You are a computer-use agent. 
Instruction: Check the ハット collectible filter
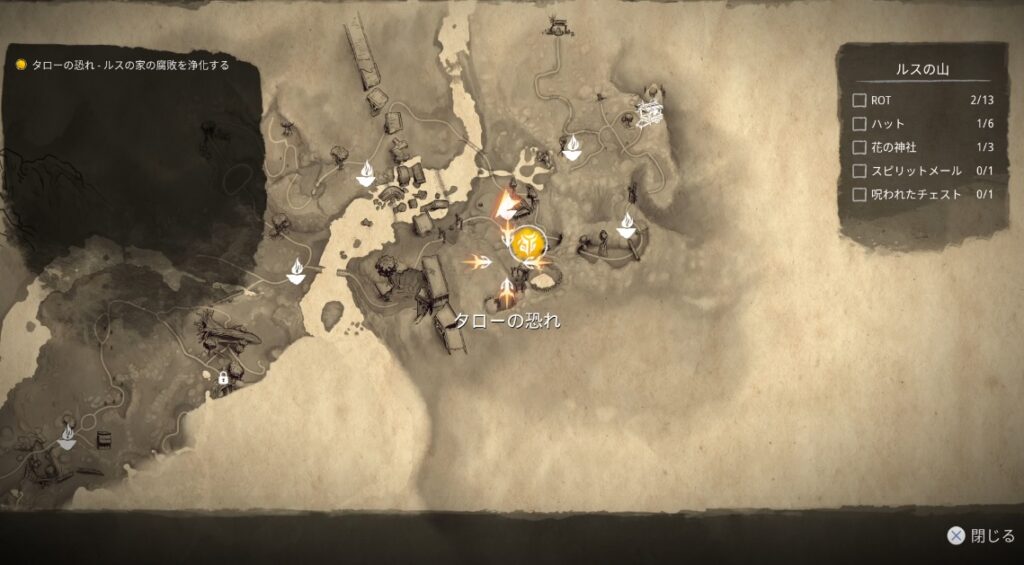tap(859, 124)
